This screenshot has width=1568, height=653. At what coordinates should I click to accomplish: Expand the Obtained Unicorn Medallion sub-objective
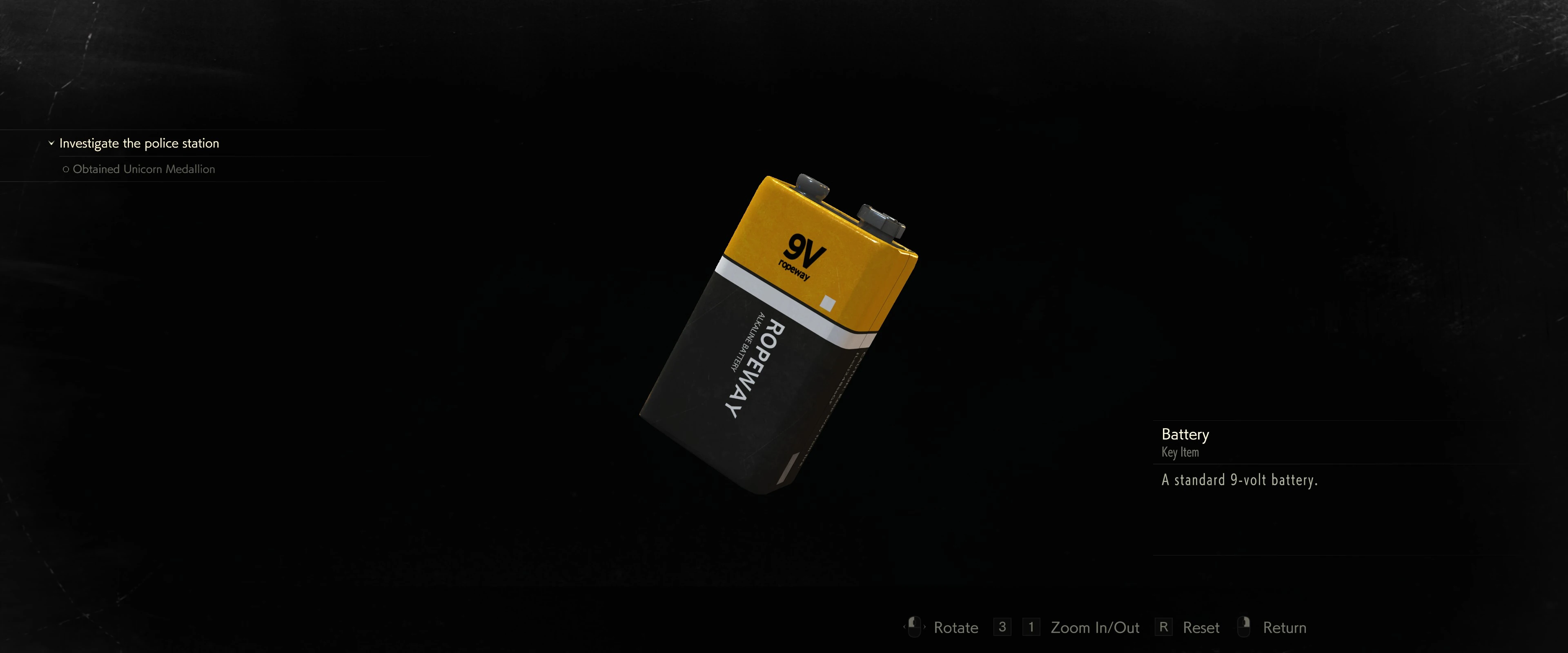[x=144, y=169]
